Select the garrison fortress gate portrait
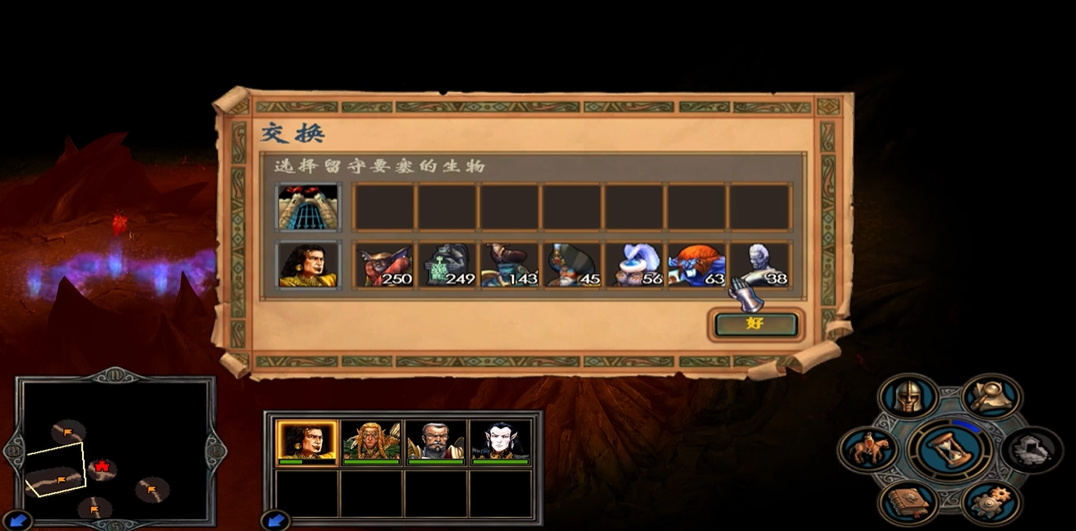This screenshot has height=531, width=1076. (309, 207)
